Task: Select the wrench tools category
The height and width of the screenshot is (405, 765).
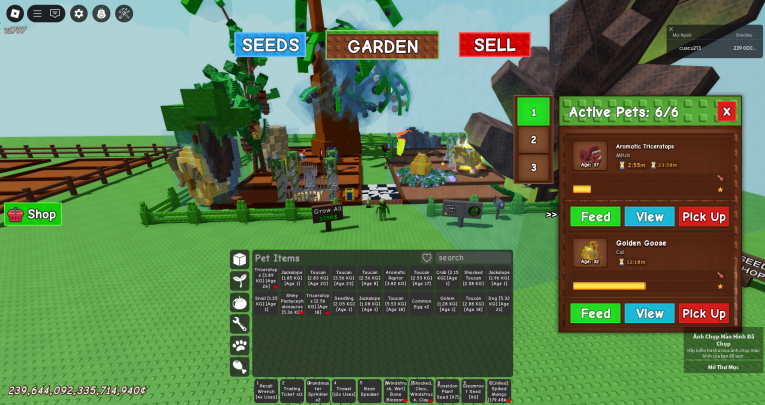Action: (240, 324)
